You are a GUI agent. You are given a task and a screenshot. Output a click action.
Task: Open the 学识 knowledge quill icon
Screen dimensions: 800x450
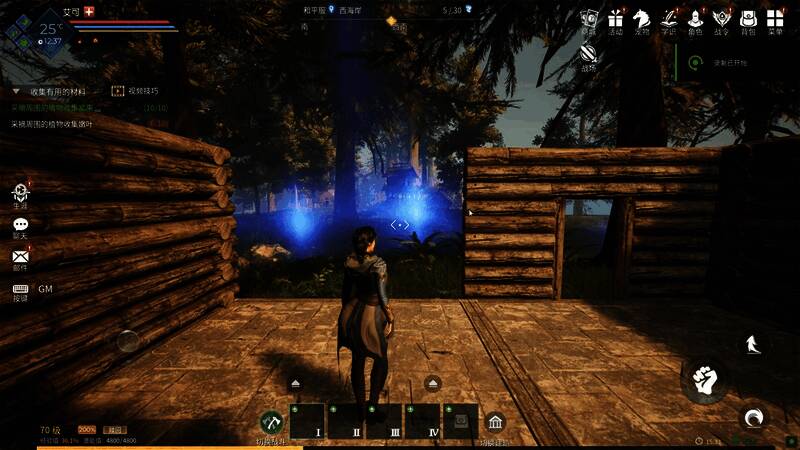click(x=668, y=19)
